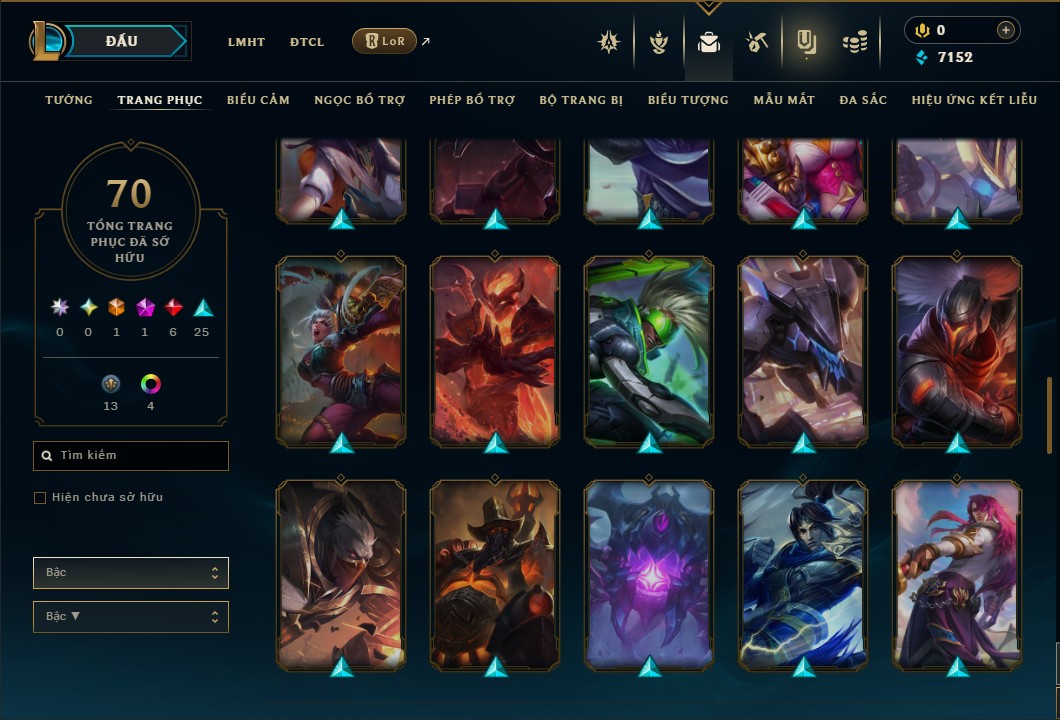Start a match with the ĐẤU button

pos(122,41)
